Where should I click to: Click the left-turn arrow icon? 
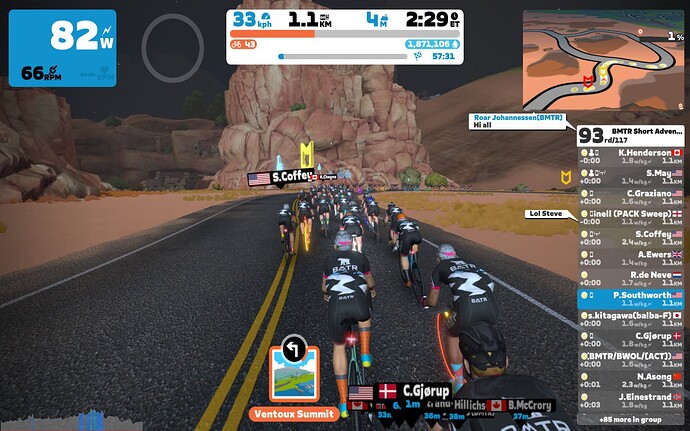[293, 348]
